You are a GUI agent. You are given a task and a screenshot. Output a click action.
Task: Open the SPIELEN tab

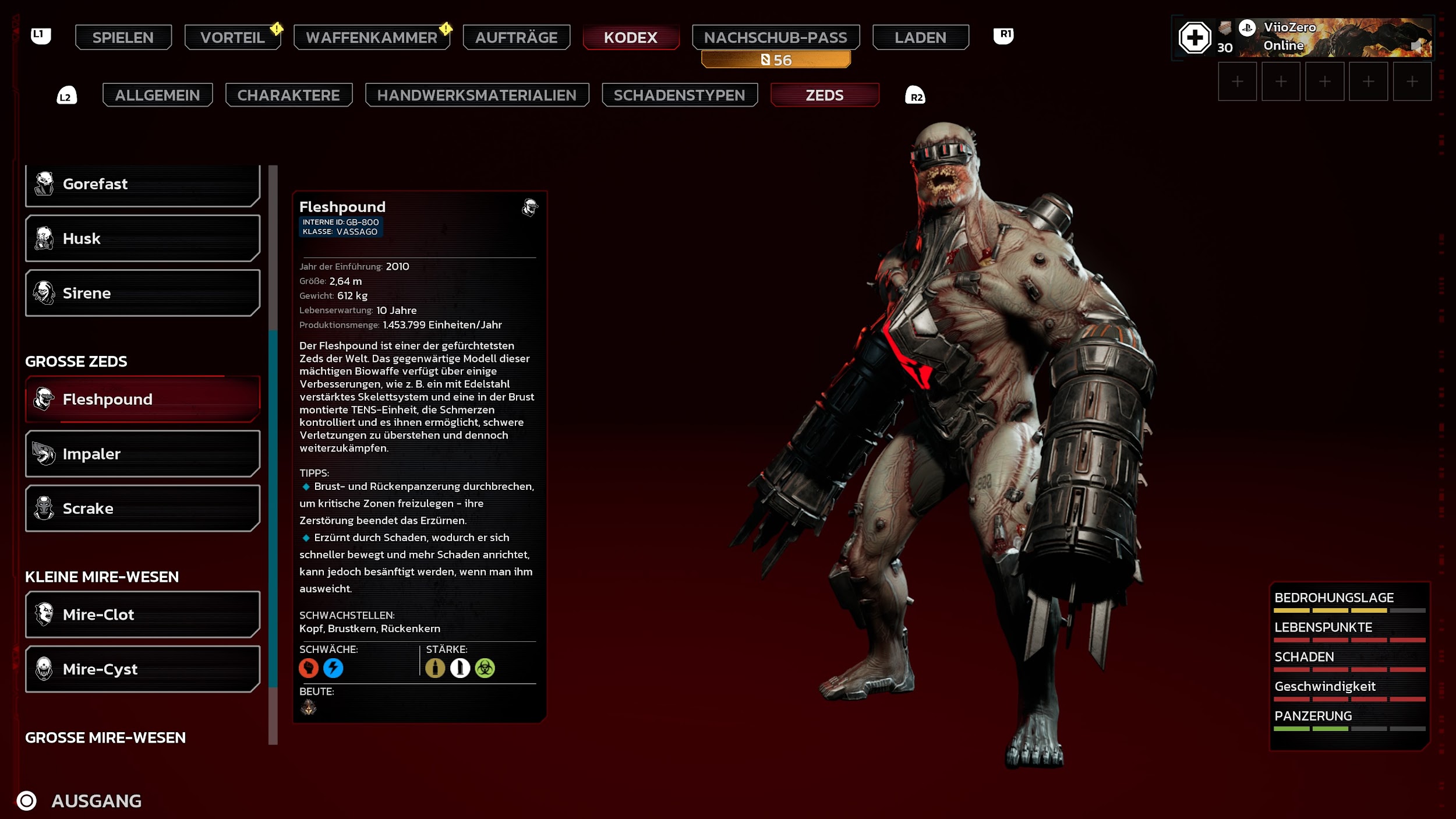tap(123, 37)
